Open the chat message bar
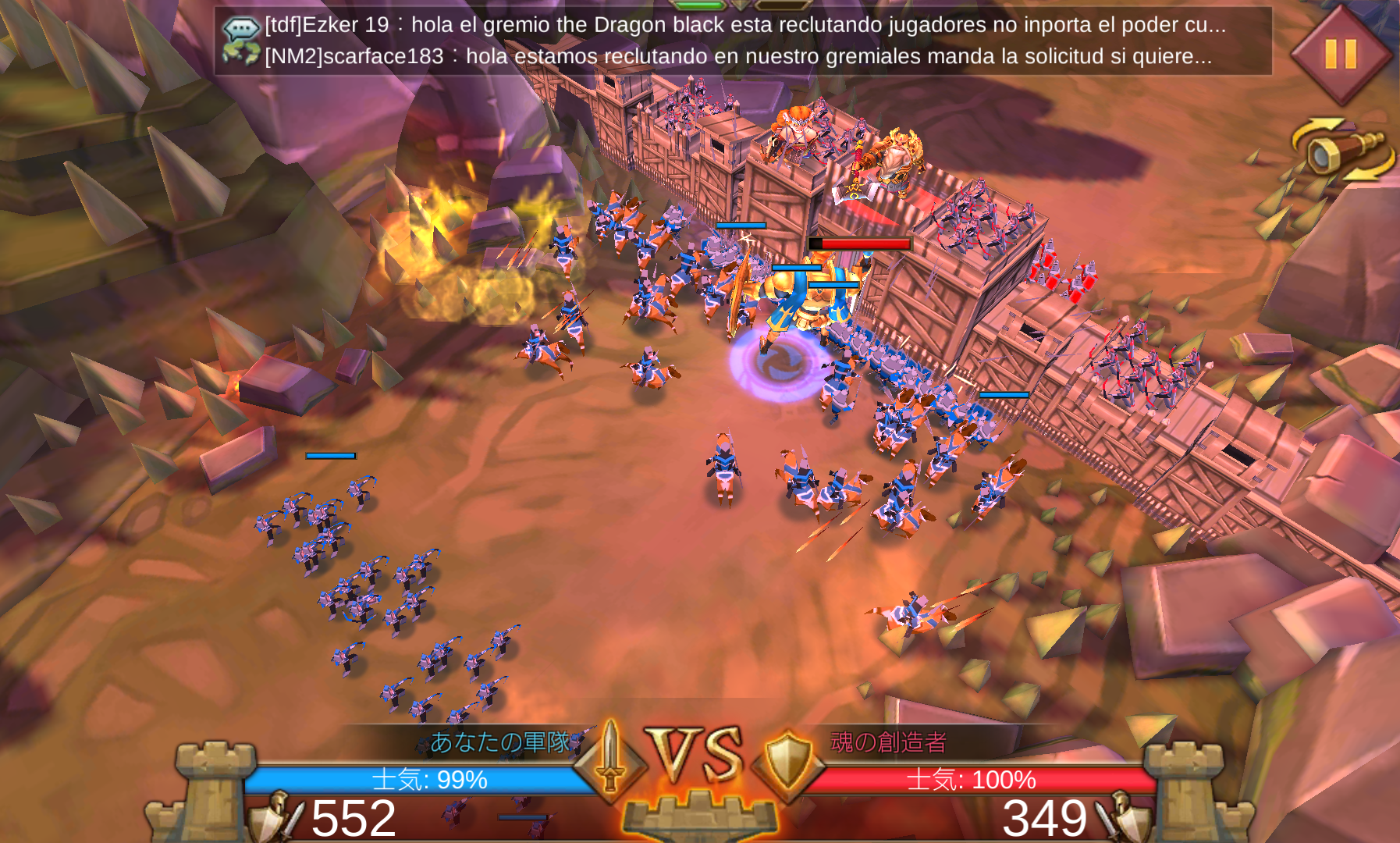1400x843 pixels. coord(741,41)
